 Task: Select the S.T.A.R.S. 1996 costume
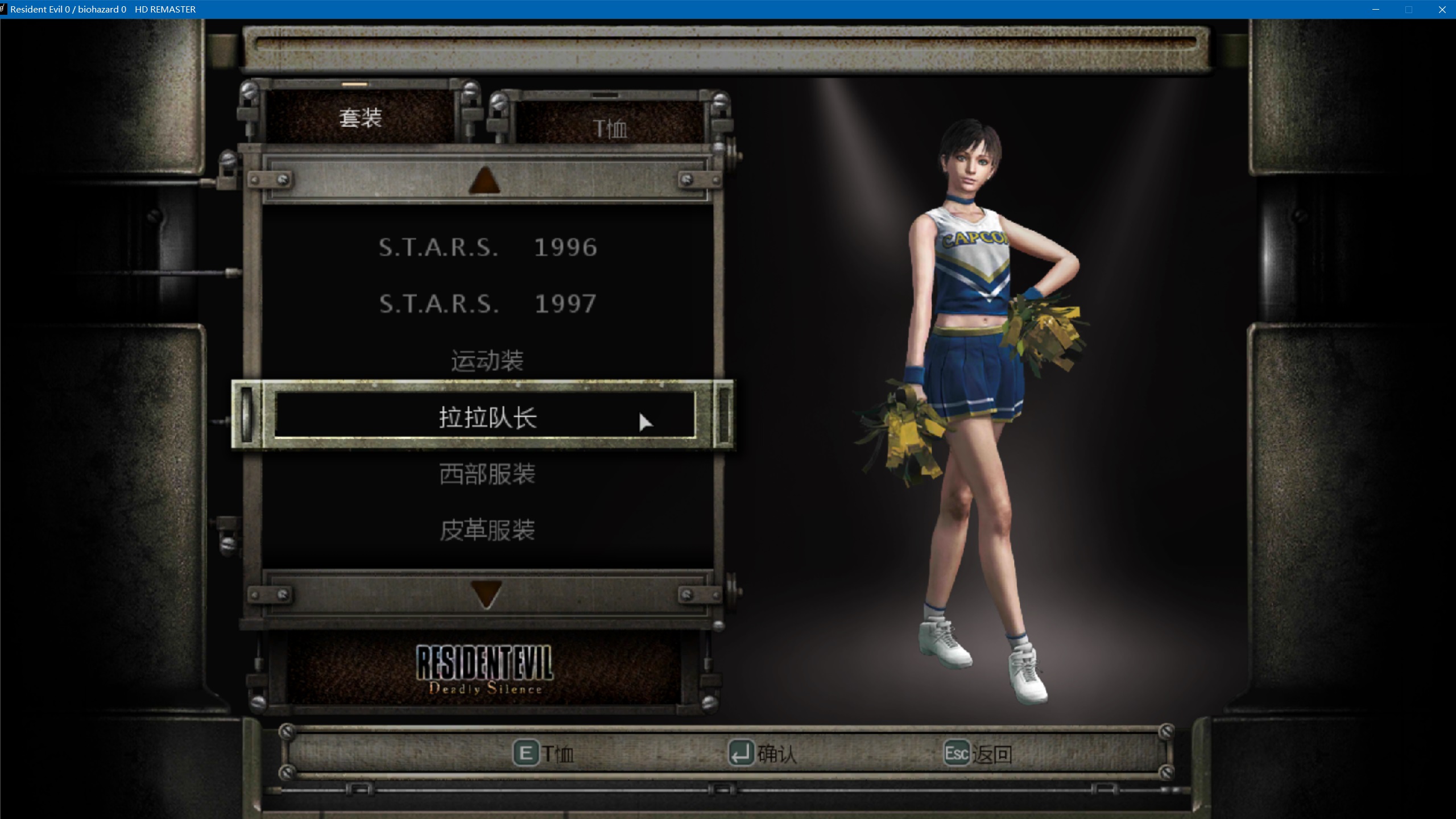pyautogui.click(x=487, y=247)
